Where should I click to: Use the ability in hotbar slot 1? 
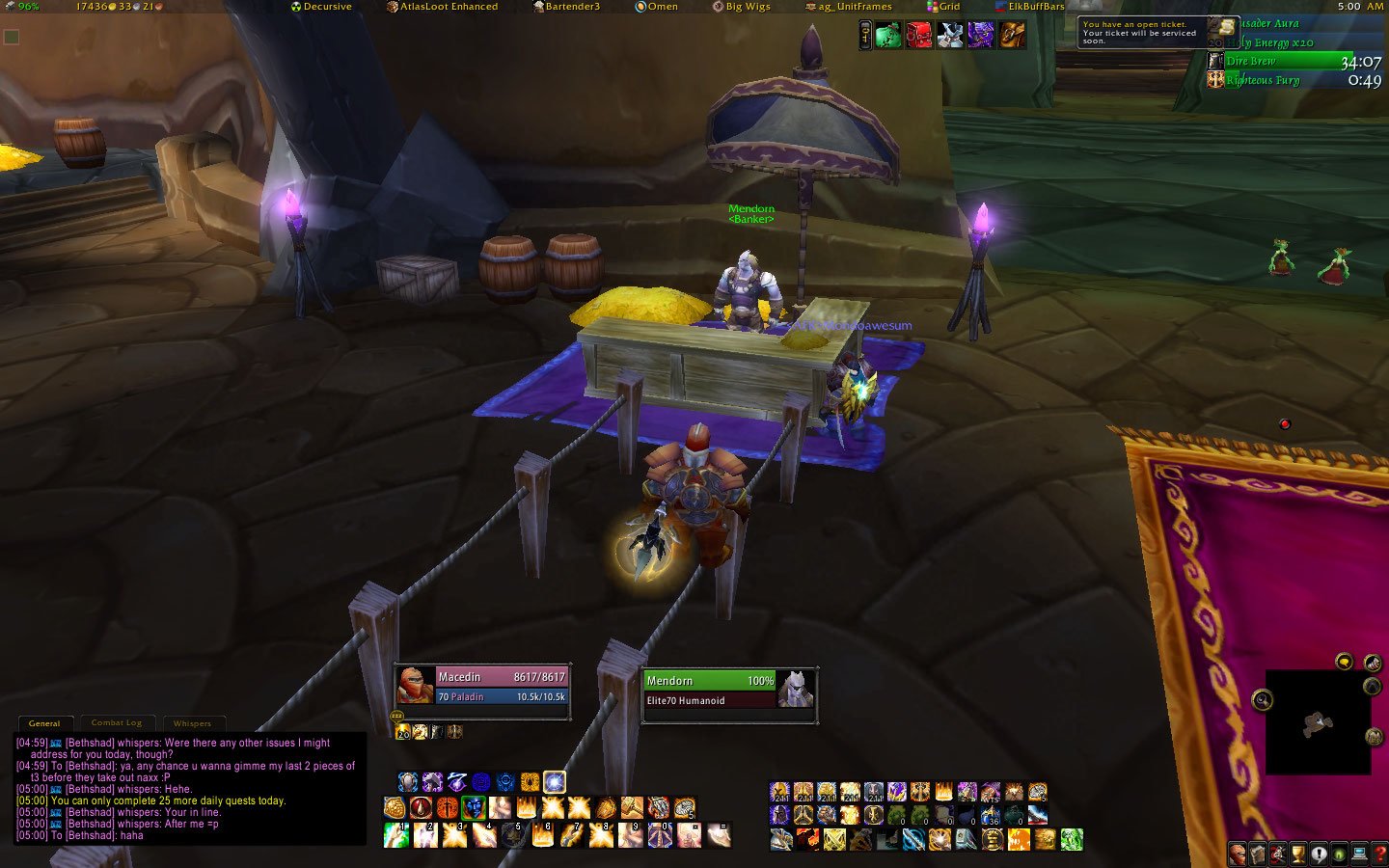pos(396,835)
